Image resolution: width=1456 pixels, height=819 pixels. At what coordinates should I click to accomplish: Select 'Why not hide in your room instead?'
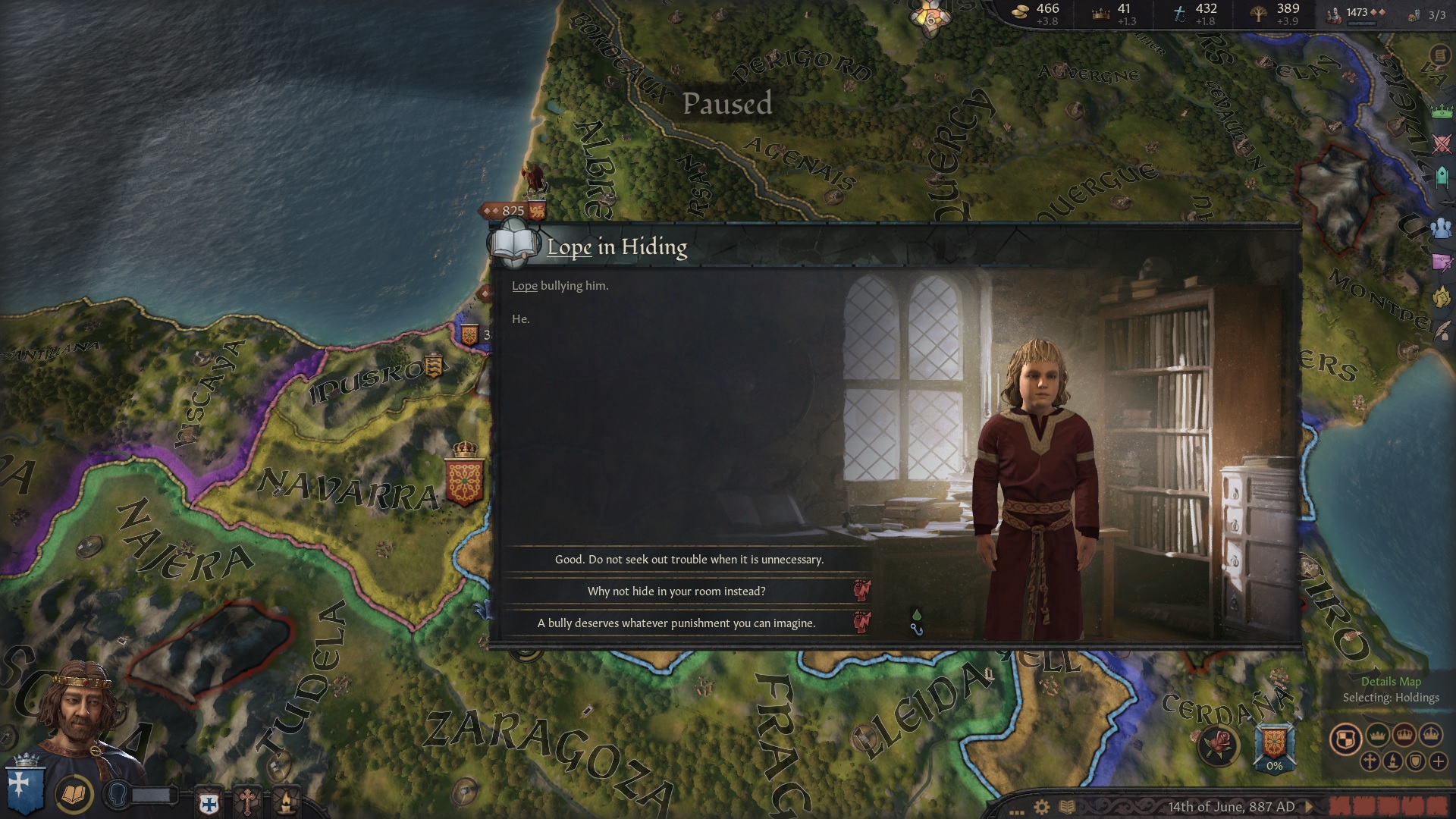[x=676, y=591]
